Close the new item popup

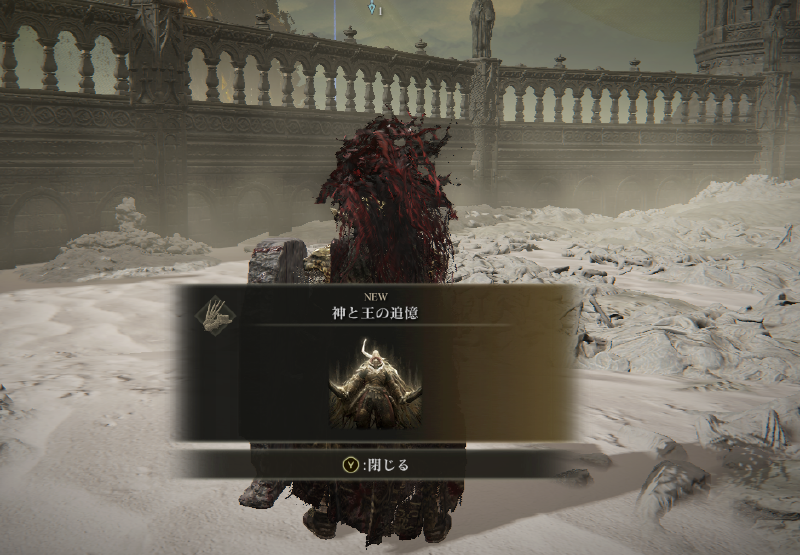376,464
